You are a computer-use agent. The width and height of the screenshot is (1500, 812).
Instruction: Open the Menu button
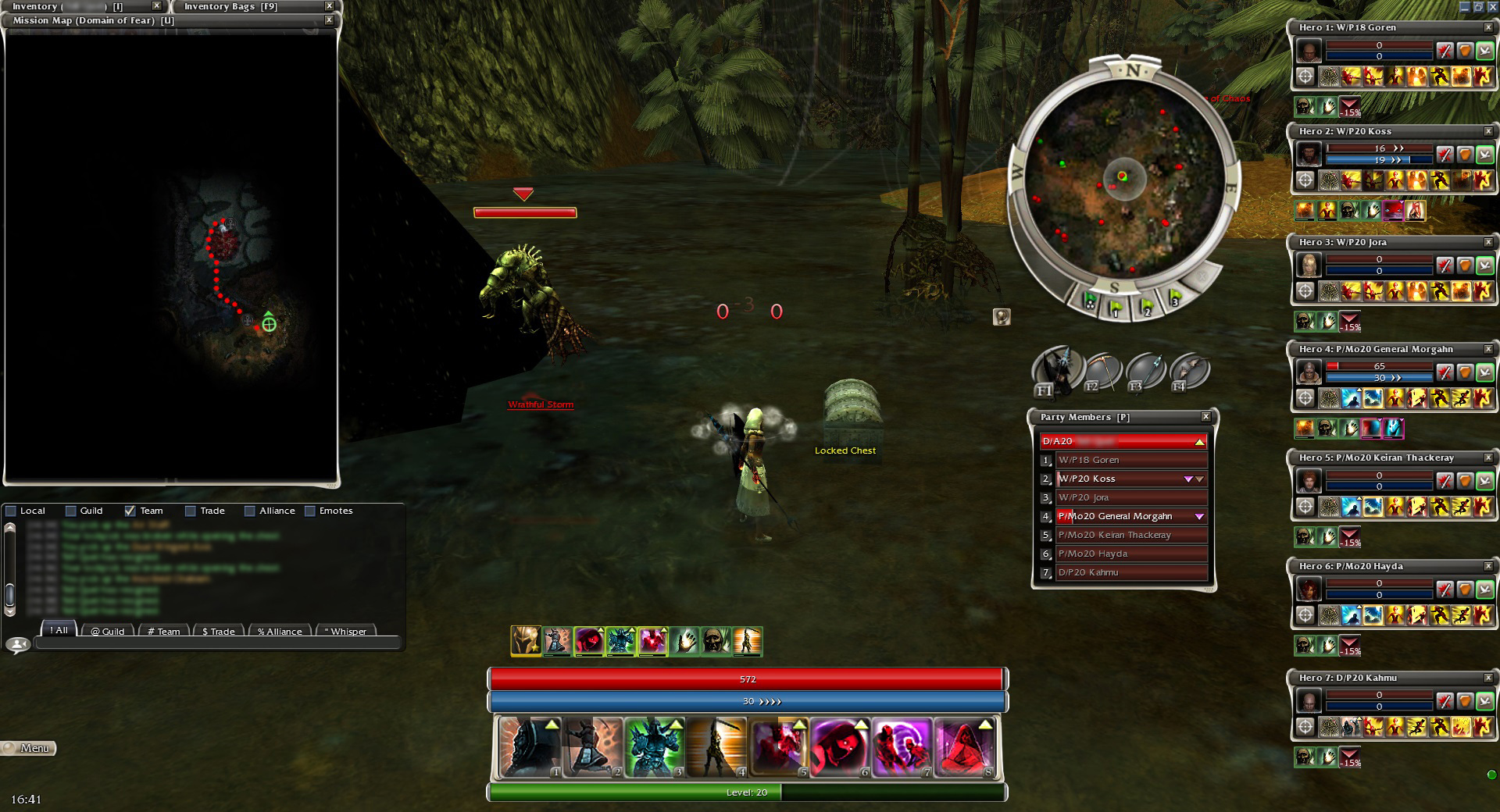[x=29, y=748]
